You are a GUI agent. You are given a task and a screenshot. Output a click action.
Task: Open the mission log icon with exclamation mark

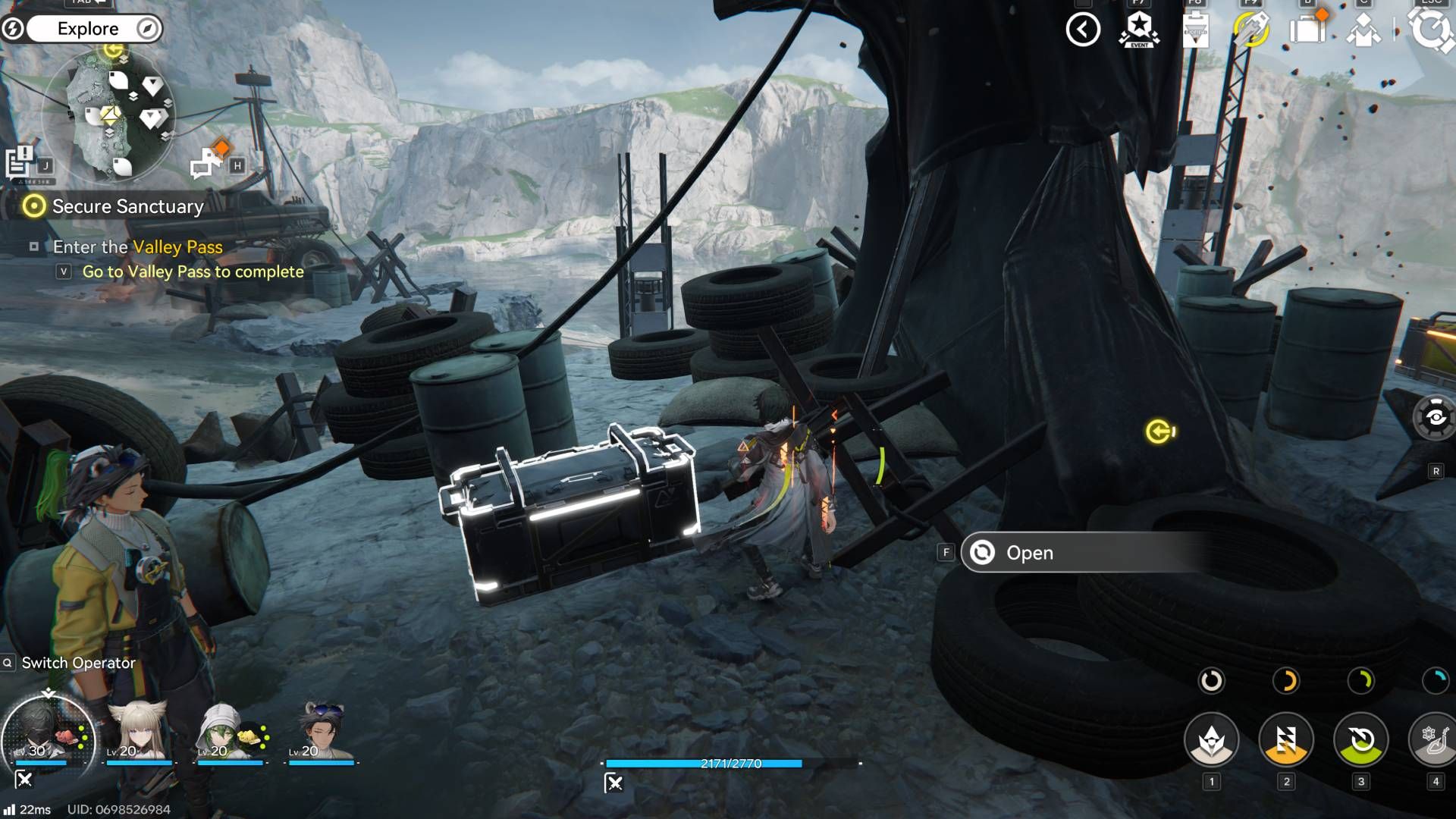click(x=20, y=162)
